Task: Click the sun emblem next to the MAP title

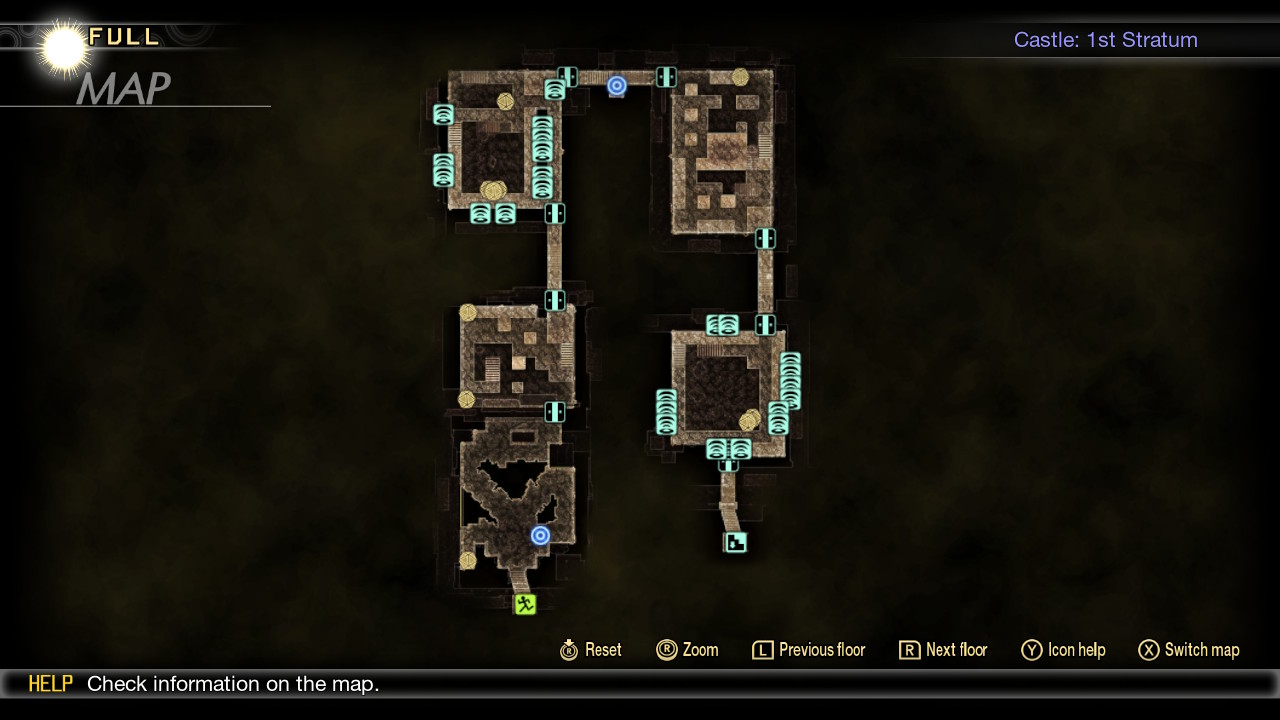Action: click(62, 46)
